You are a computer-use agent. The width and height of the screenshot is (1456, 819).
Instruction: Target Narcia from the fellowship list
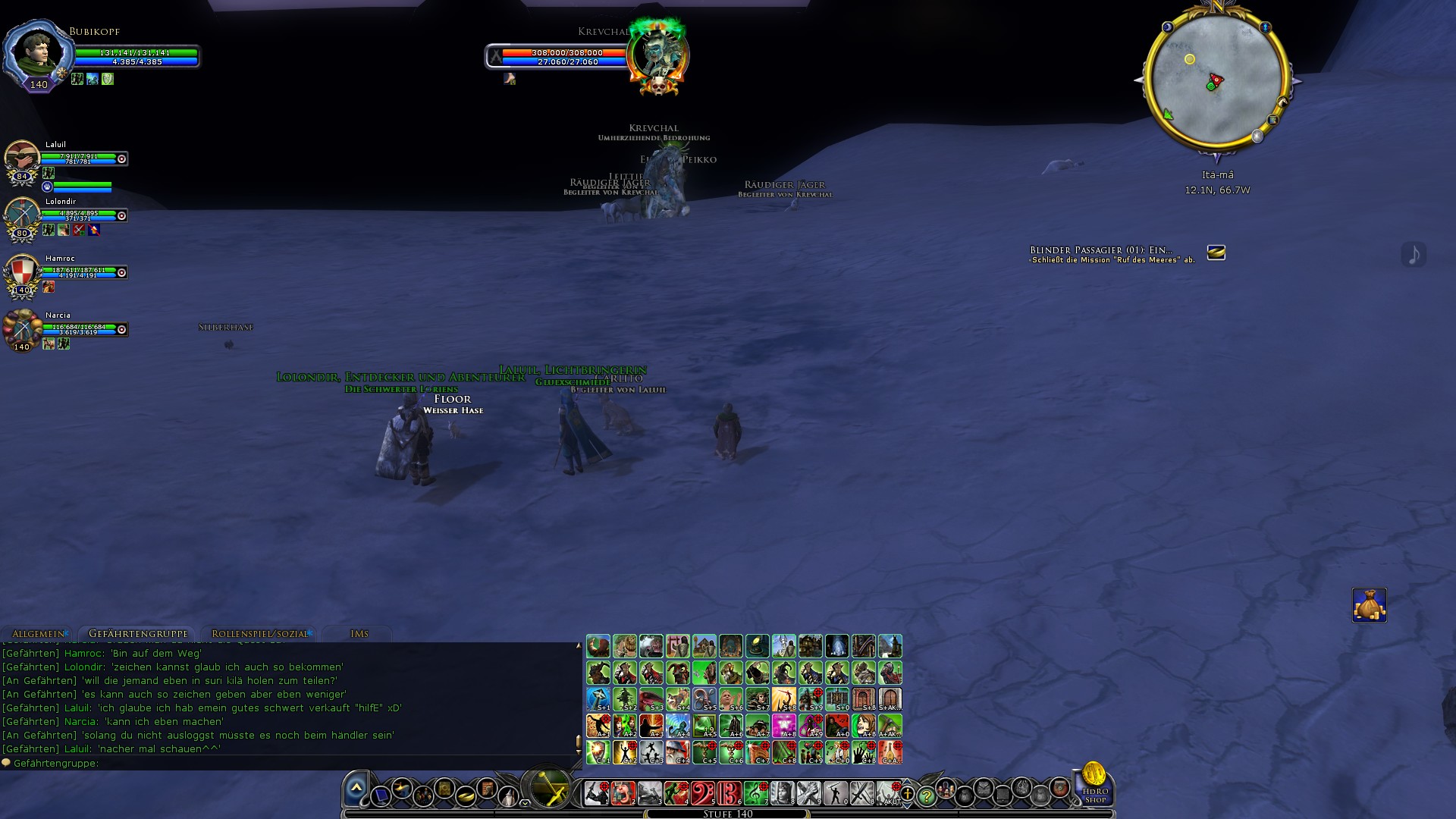(22, 329)
